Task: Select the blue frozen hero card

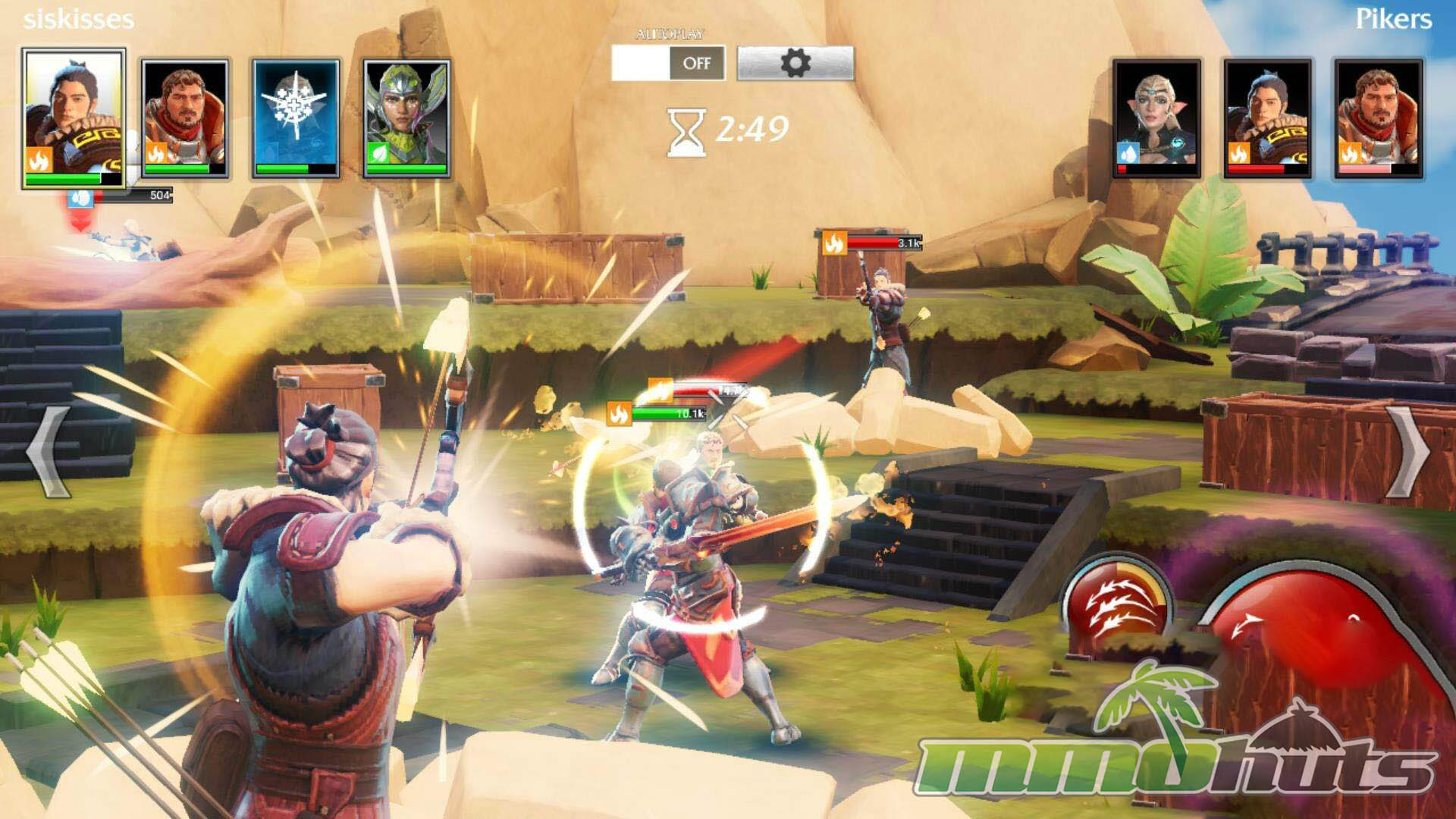Action: (296, 118)
